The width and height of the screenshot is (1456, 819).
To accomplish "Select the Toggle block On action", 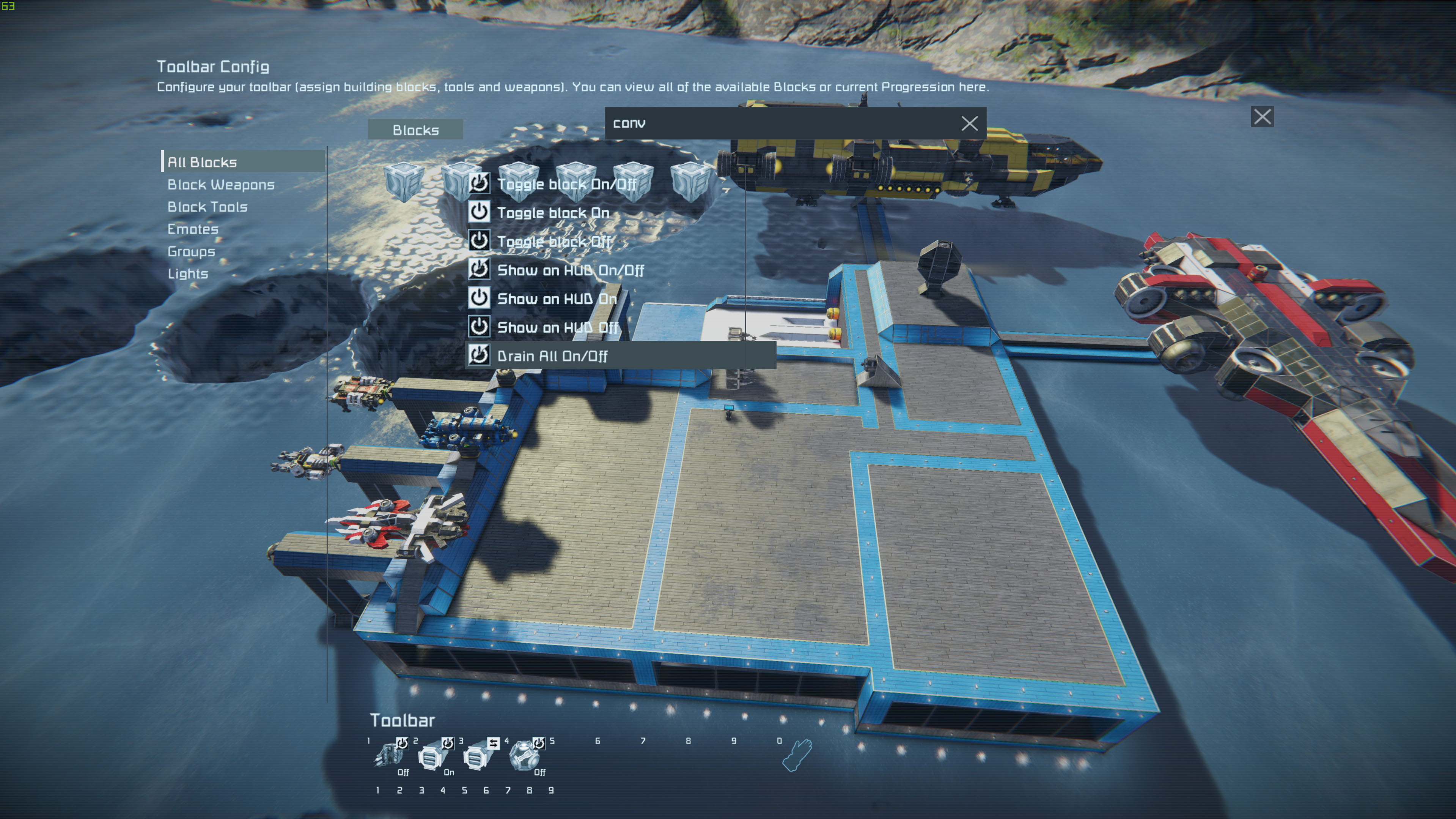I will click(x=553, y=213).
